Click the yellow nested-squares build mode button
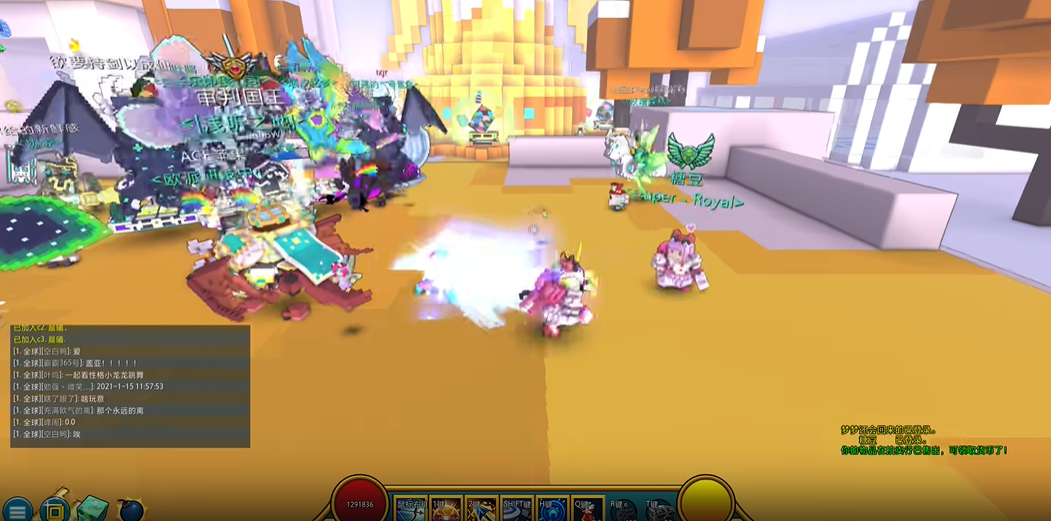Image resolution: width=1051 pixels, height=521 pixels. tap(55, 509)
